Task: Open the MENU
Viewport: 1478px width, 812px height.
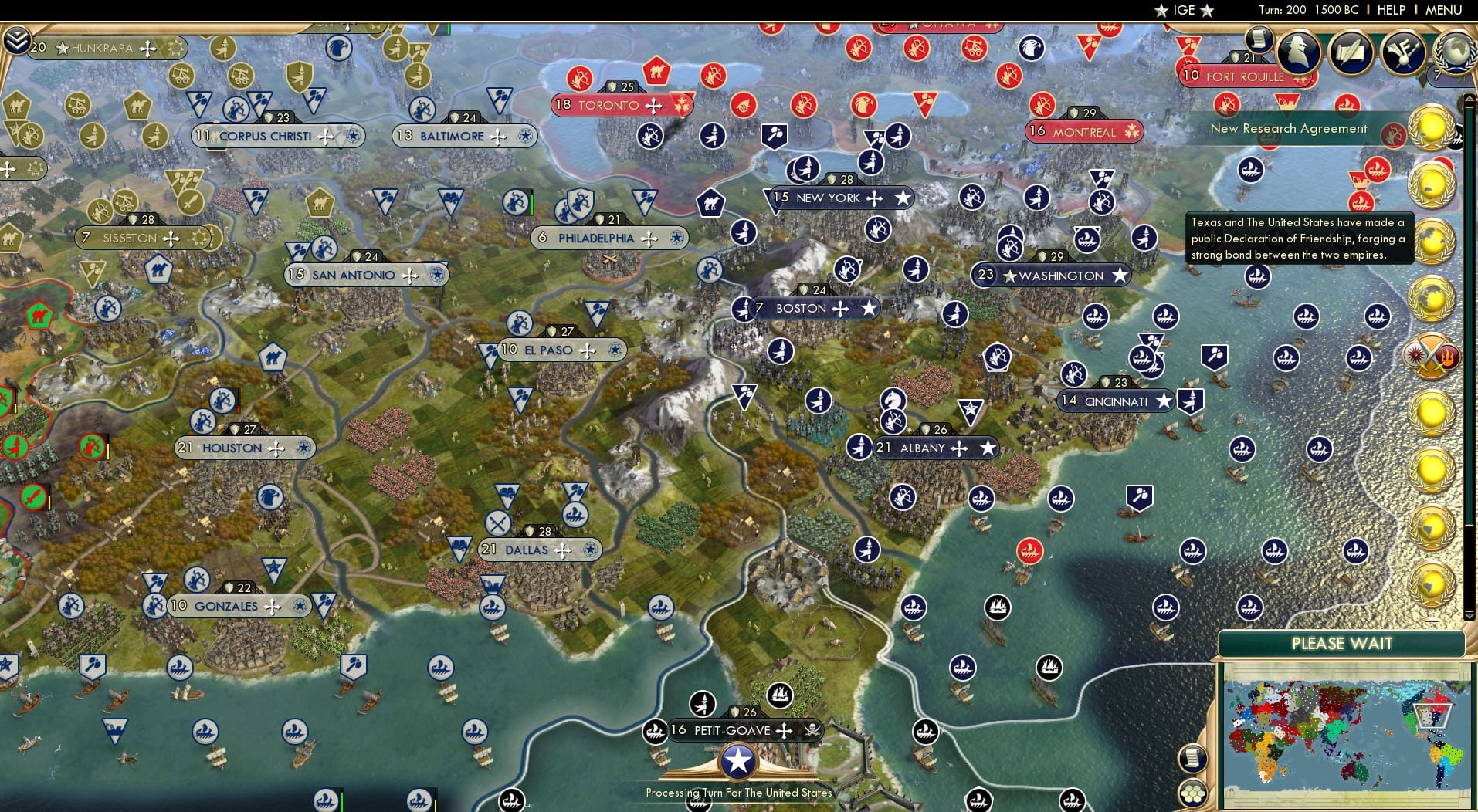Action: [x=1445, y=10]
